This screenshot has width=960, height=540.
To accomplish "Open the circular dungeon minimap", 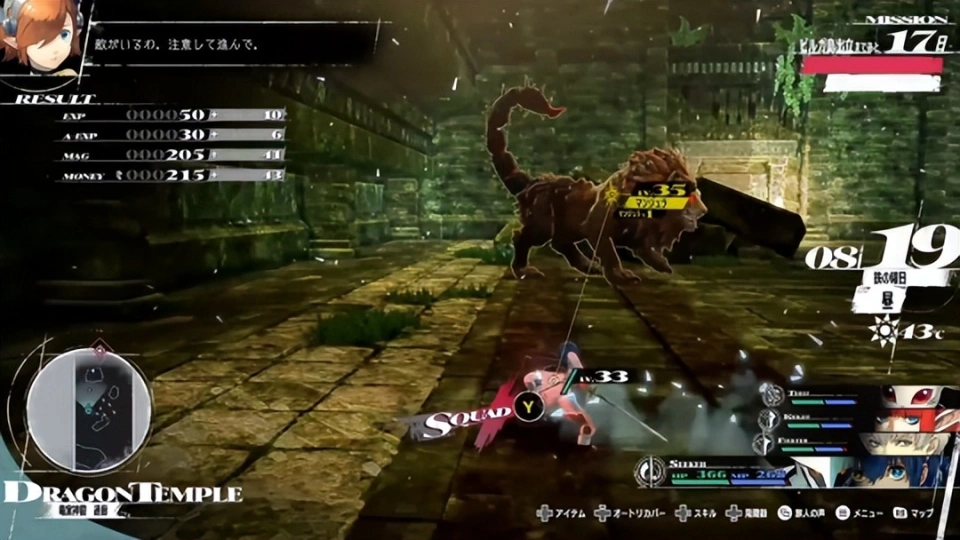I will coord(89,409).
